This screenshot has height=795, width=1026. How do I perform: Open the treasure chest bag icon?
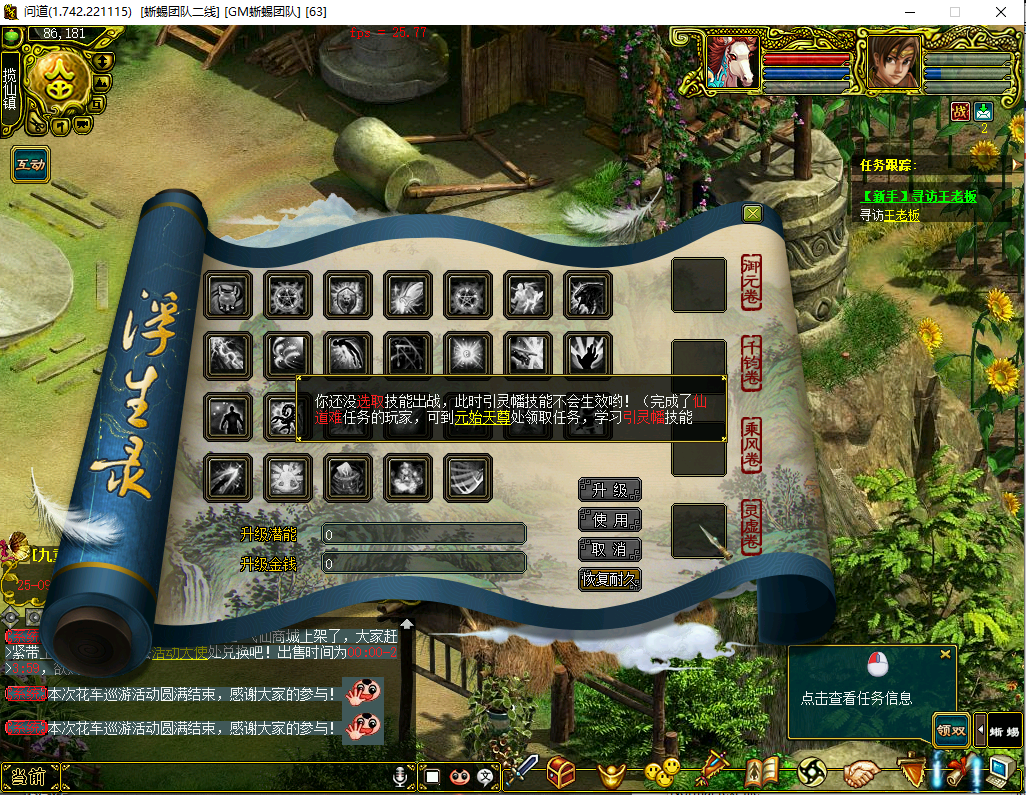560,771
